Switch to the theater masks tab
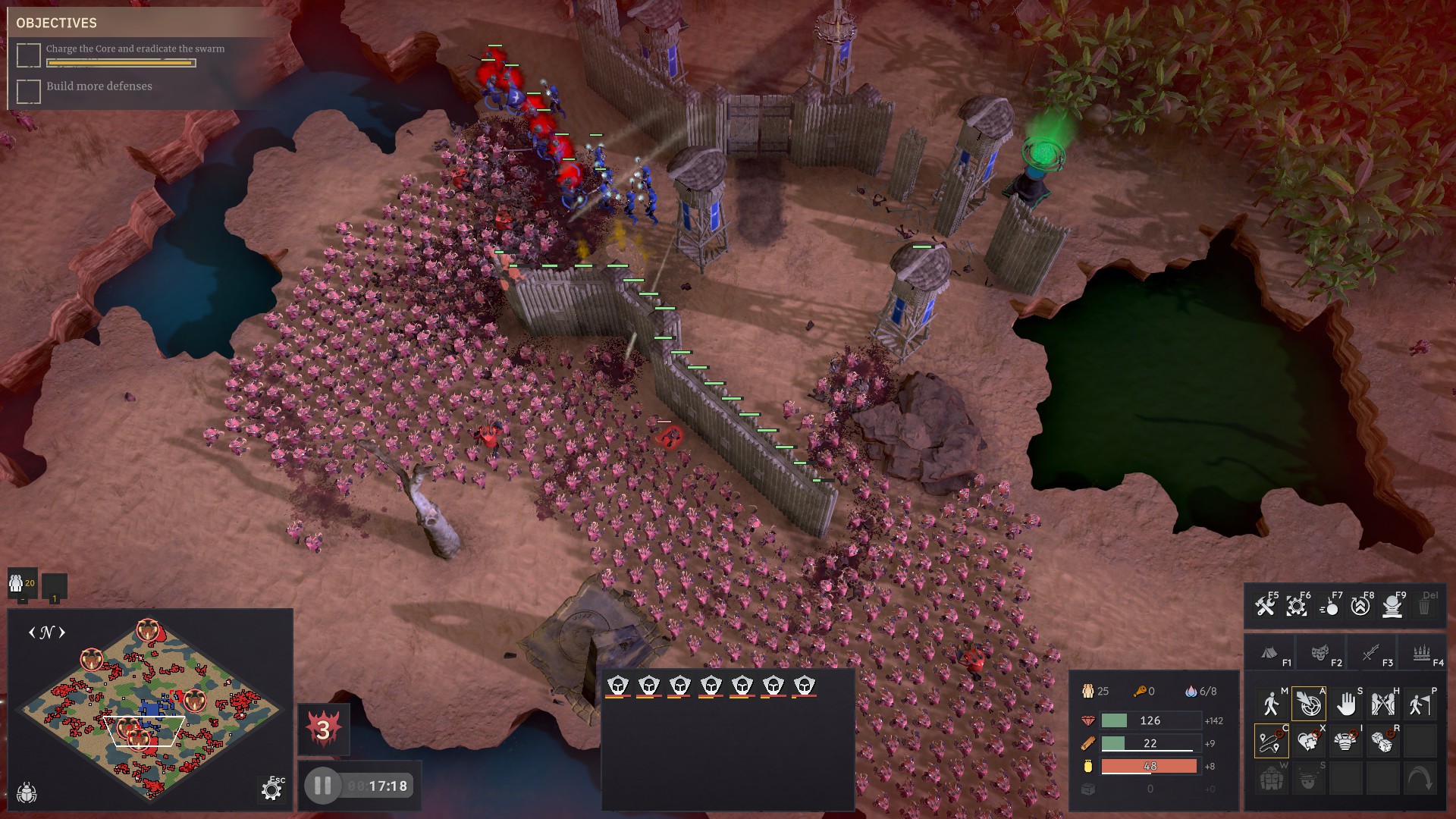This screenshot has height=819, width=1456. tap(1320, 654)
